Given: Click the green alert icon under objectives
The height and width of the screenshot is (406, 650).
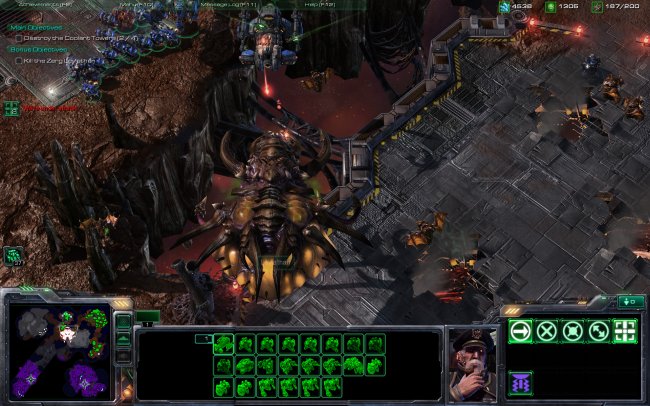Looking at the screenshot, I should pyautogui.click(x=12, y=106).
